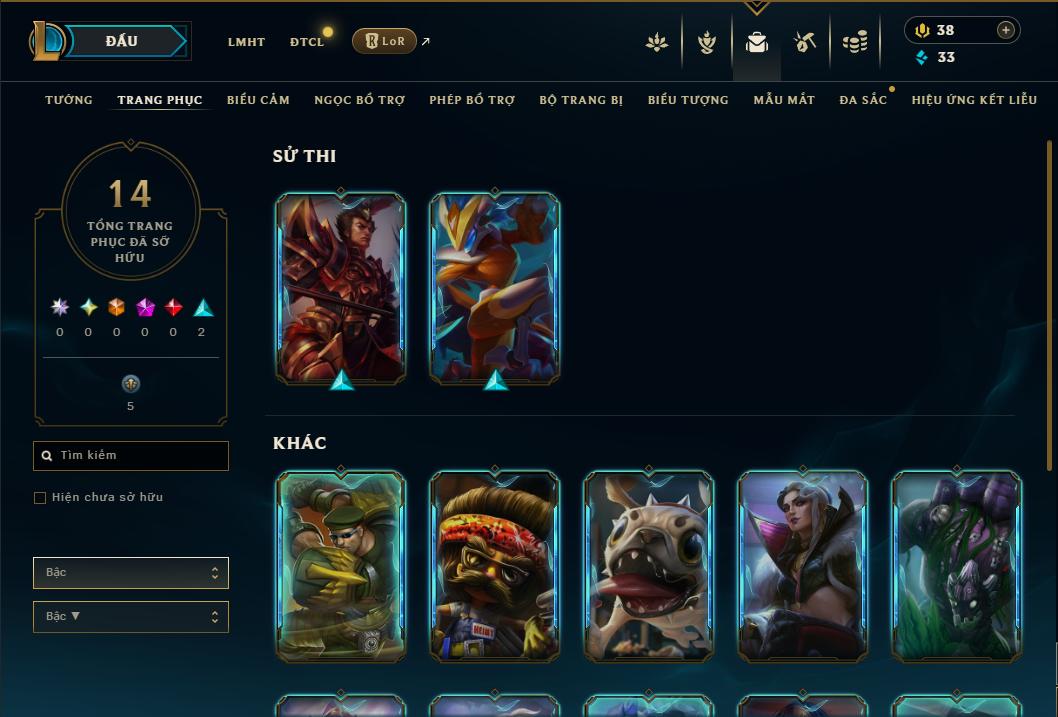Open the LoR external link

(385, 41)
